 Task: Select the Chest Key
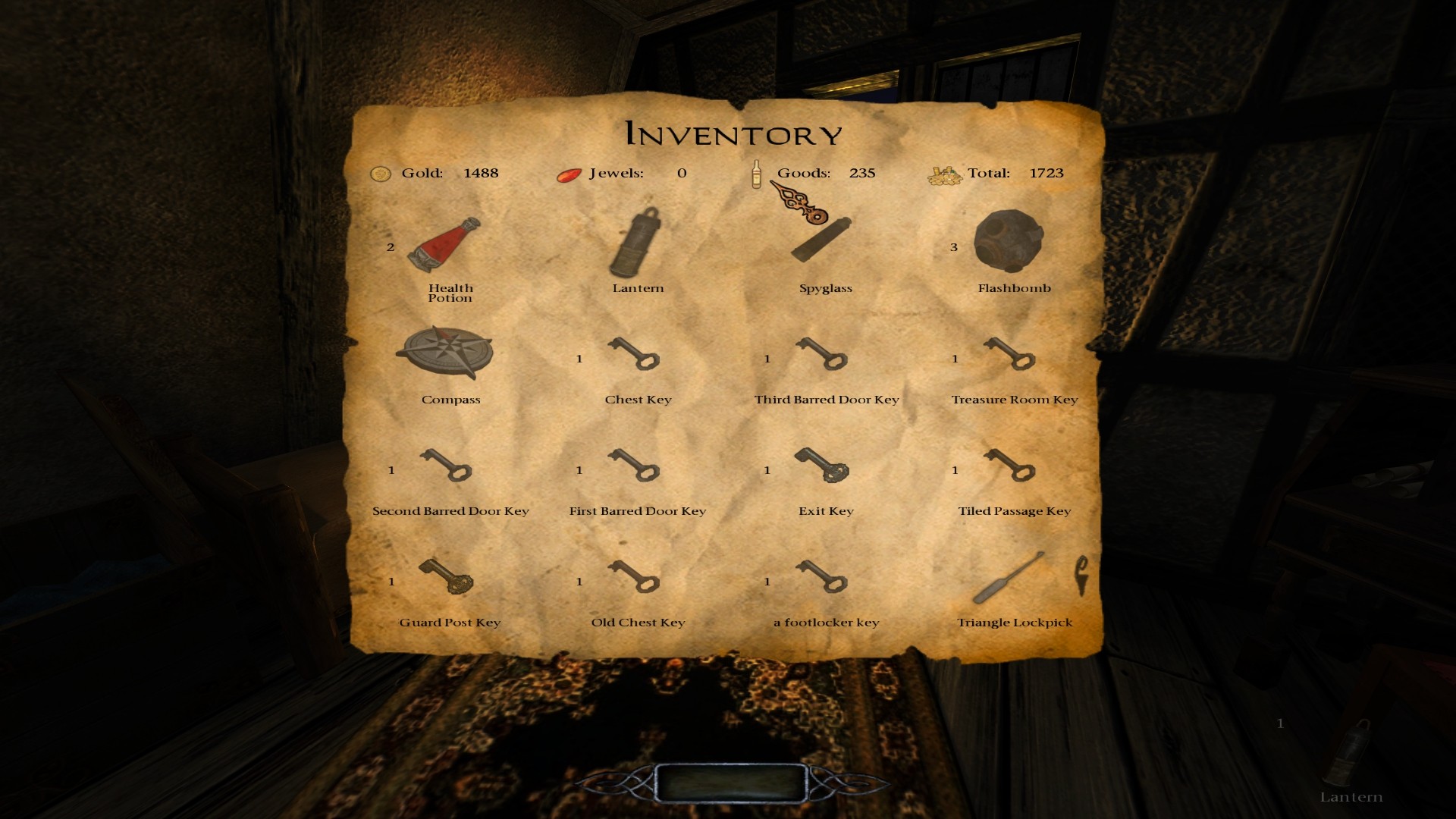click(x=634, y=354)
